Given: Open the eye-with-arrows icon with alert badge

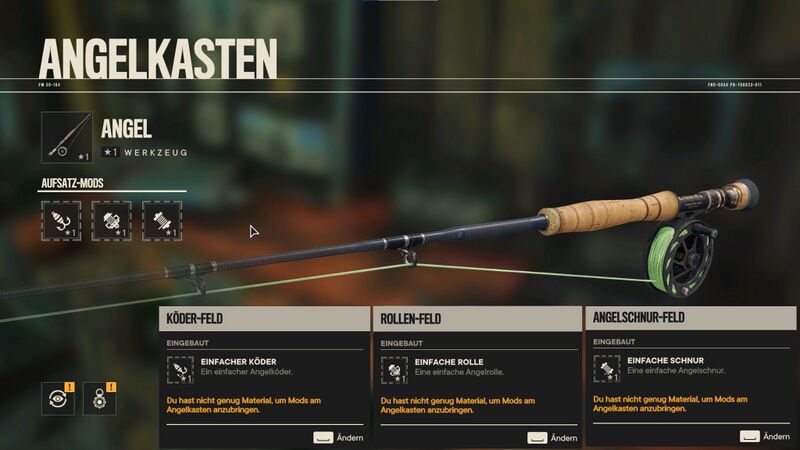Looking at the screenshot, I should [x=59, y=398].
